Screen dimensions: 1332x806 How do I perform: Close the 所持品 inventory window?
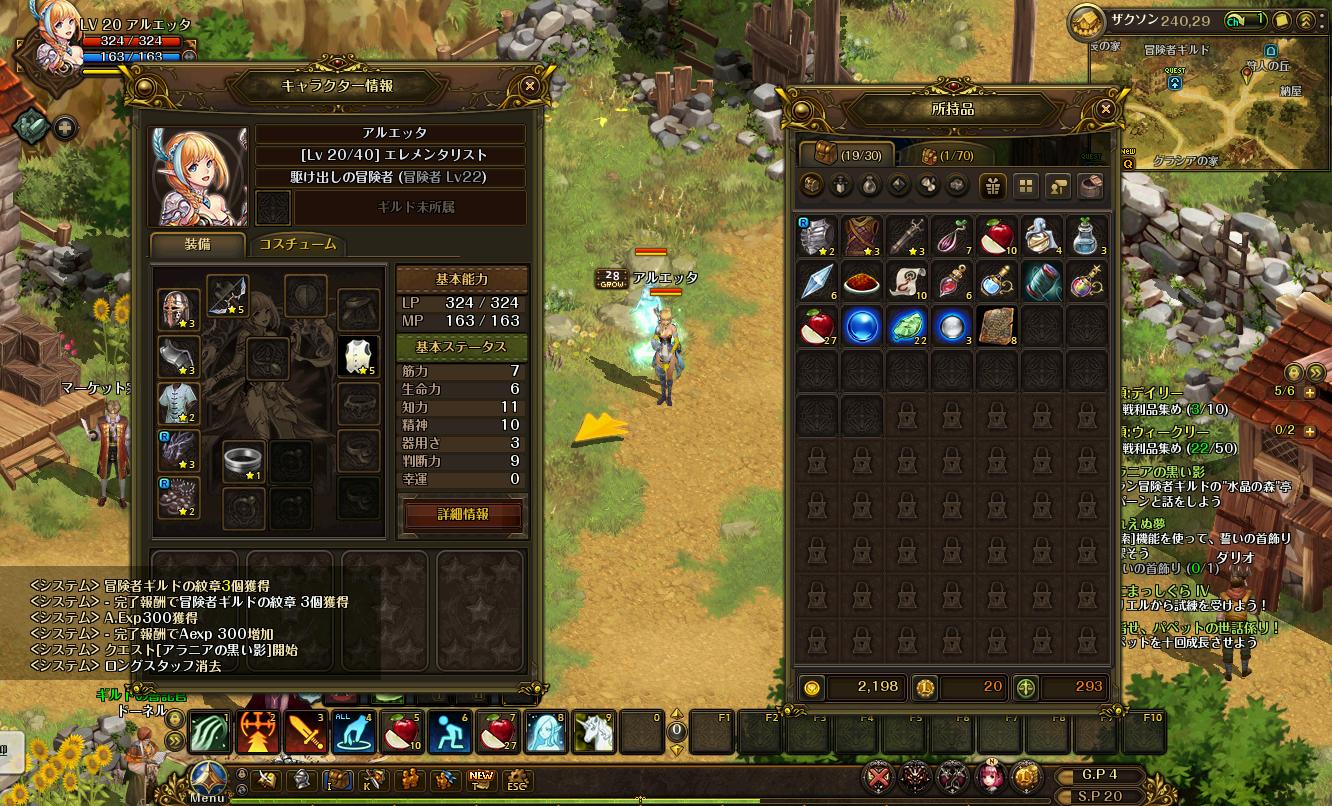click(x=1105, y=109)
